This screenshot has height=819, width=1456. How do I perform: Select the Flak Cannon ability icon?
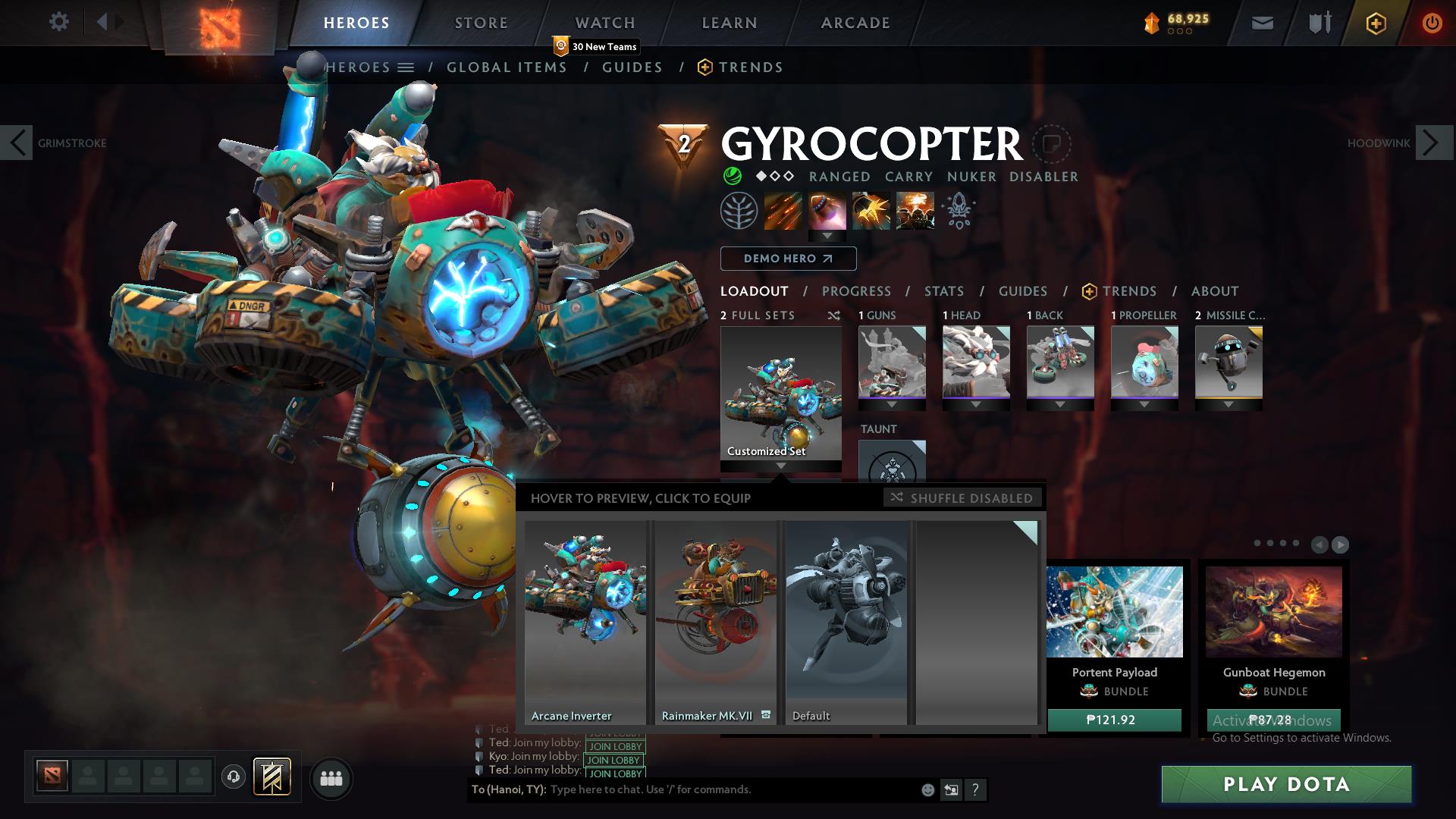click(x=871, y=210)
